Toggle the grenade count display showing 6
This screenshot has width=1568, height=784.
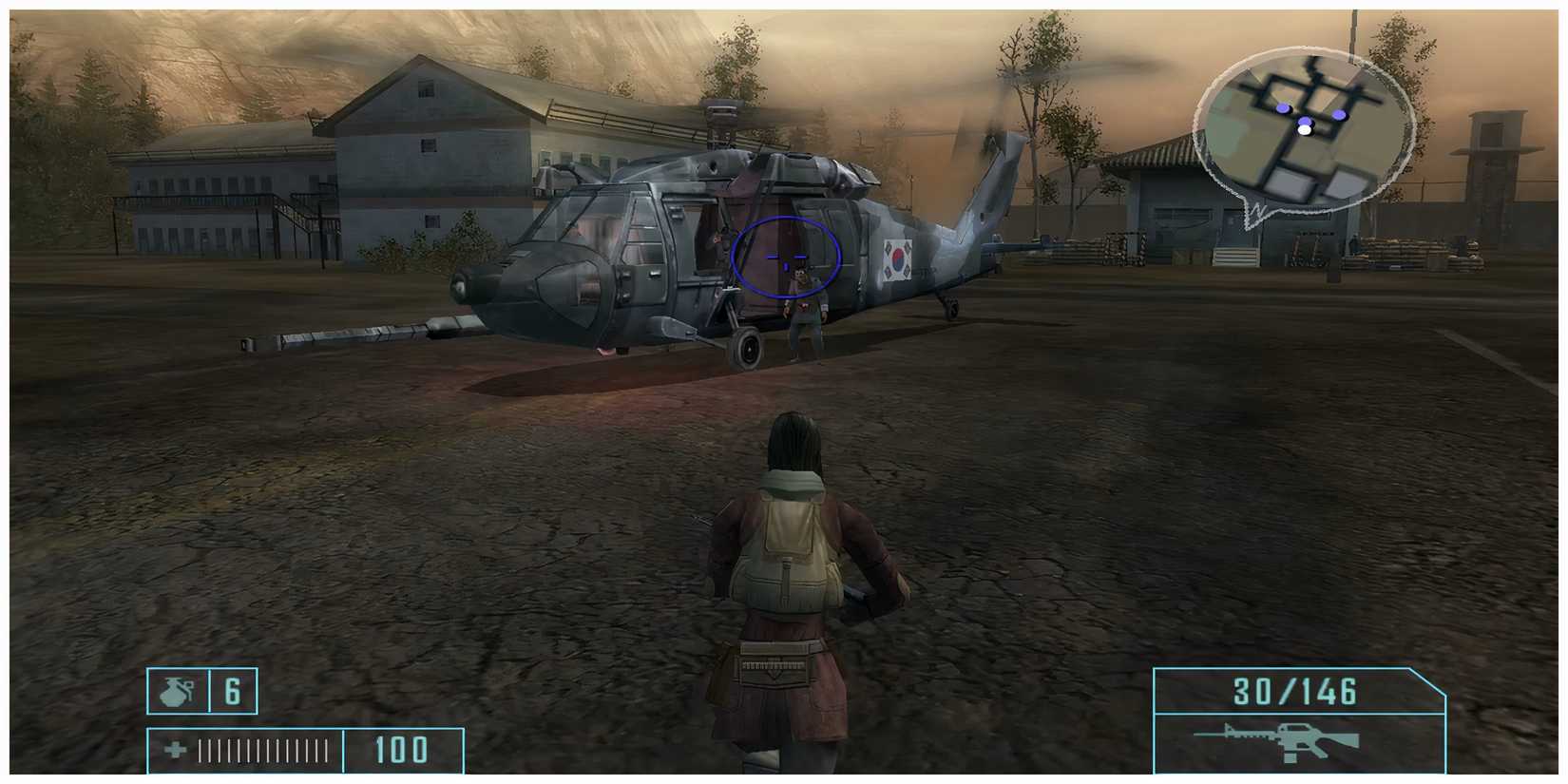[233, 691]
